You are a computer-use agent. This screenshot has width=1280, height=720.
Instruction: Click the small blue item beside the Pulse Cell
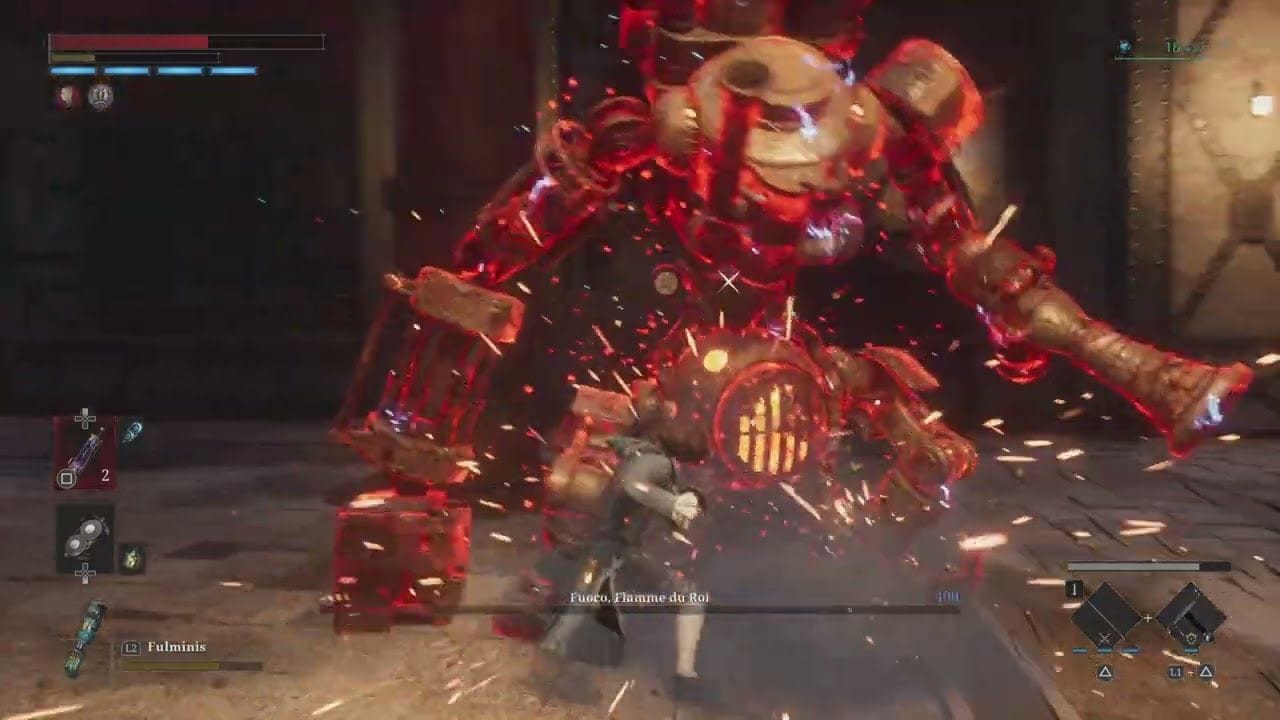[x=132, y=432]
